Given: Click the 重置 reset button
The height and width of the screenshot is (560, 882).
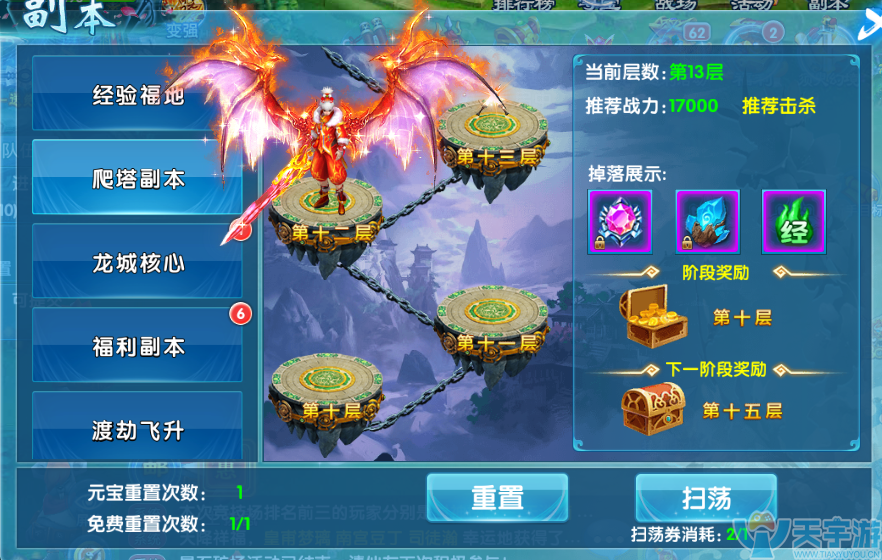Looking at the screenshot, I should 497,497.
